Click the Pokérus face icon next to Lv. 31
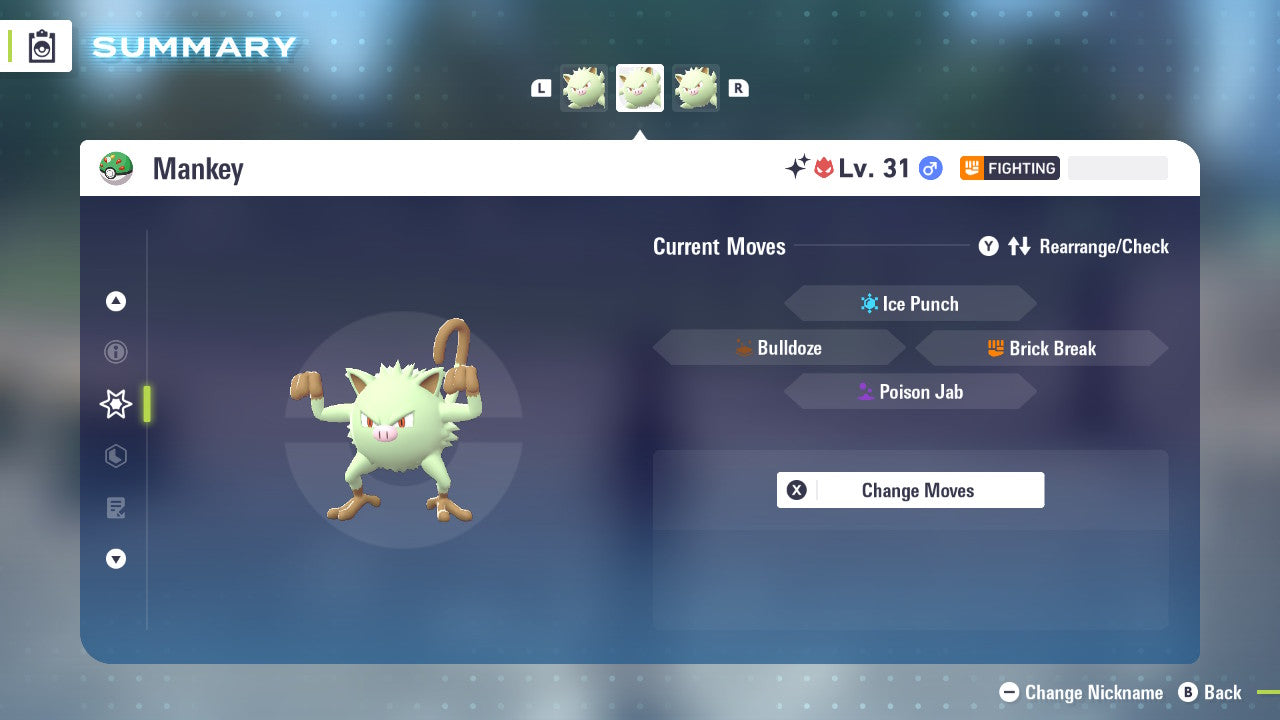The width and height of the screenshot is (1280, 720). tap(823, 168)
